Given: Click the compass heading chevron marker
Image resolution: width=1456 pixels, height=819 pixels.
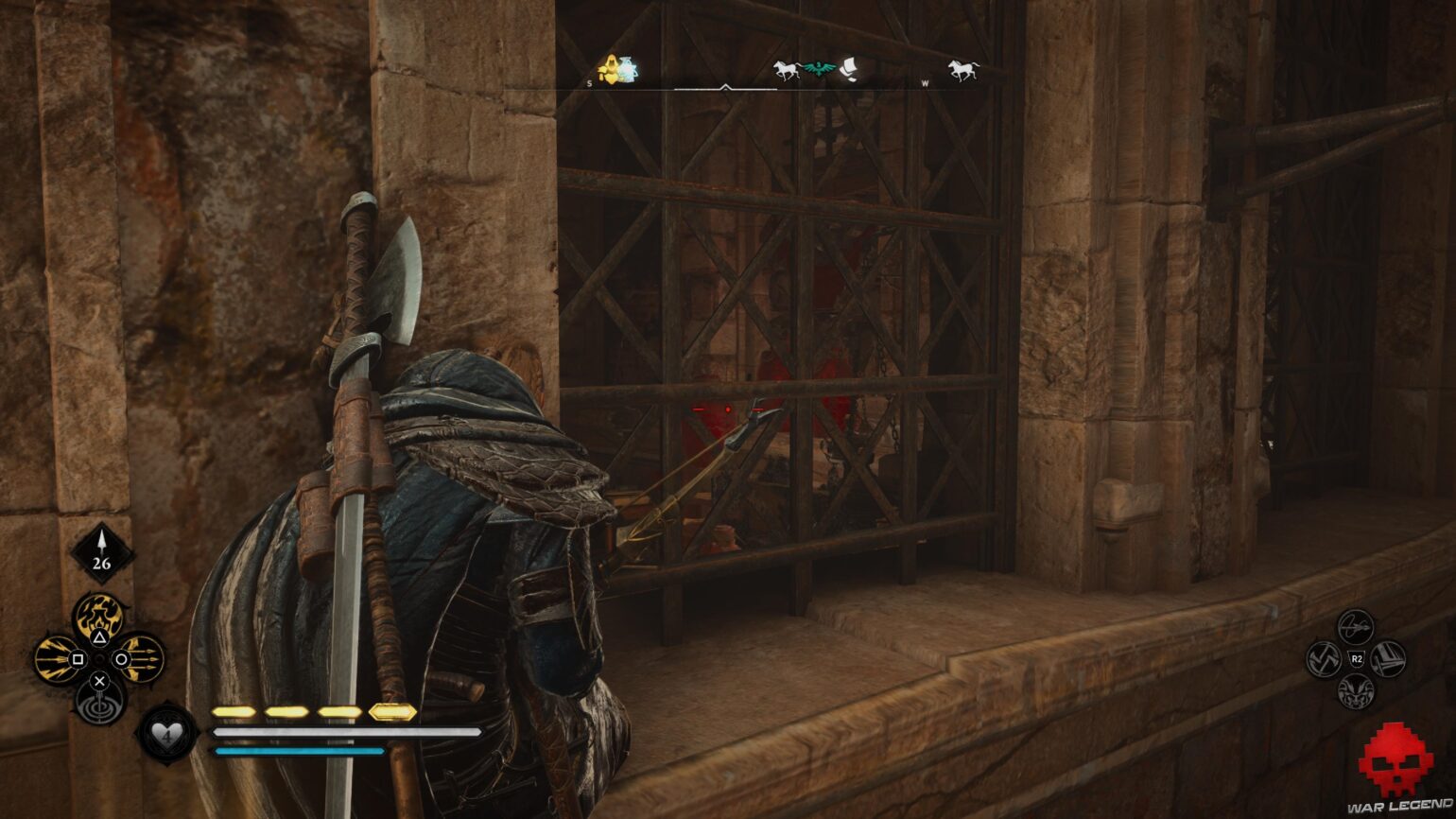Looking at the screenshot, I should 725,86.
